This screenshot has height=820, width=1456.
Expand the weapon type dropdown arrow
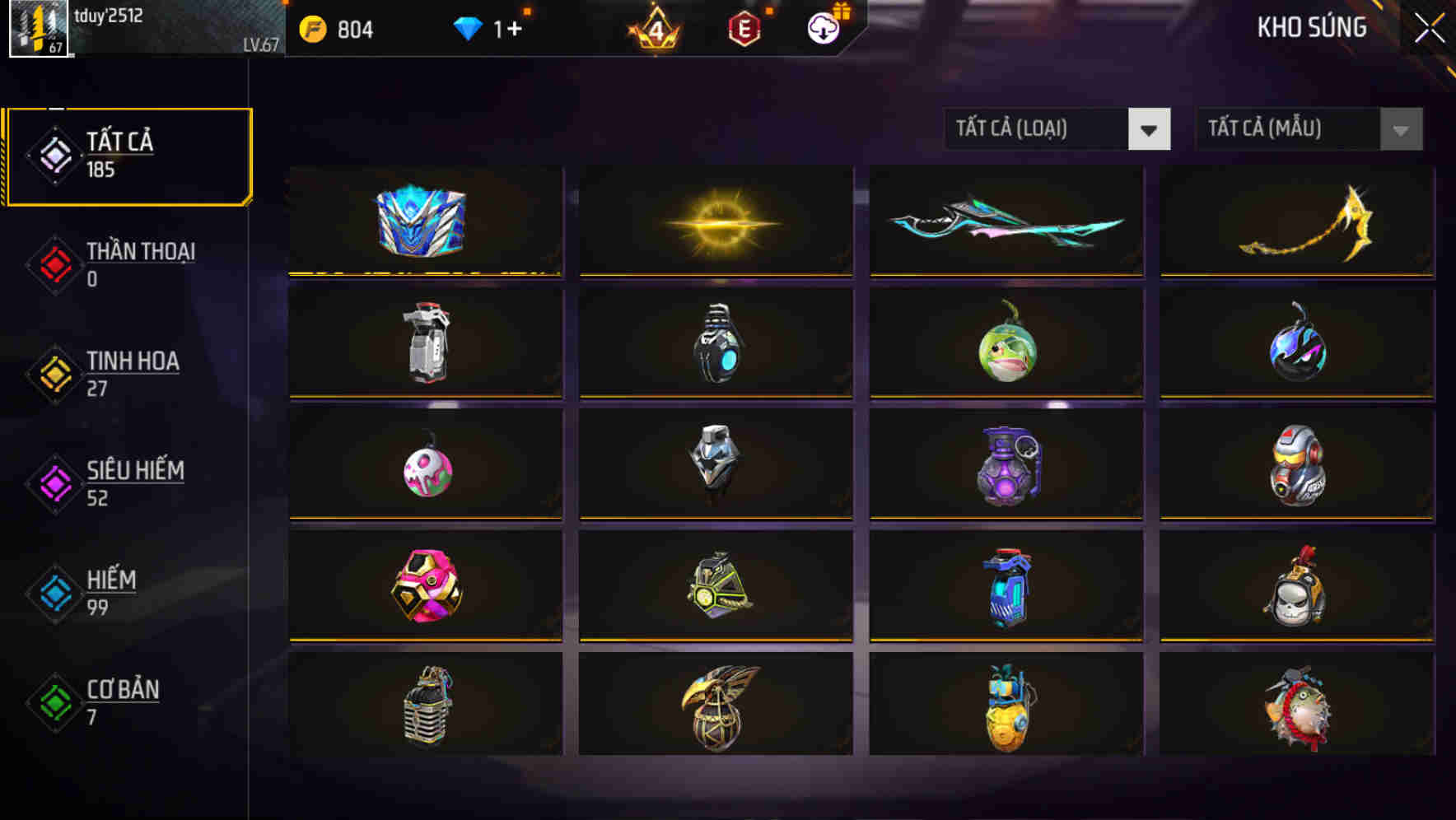[x=1150, y=129]
